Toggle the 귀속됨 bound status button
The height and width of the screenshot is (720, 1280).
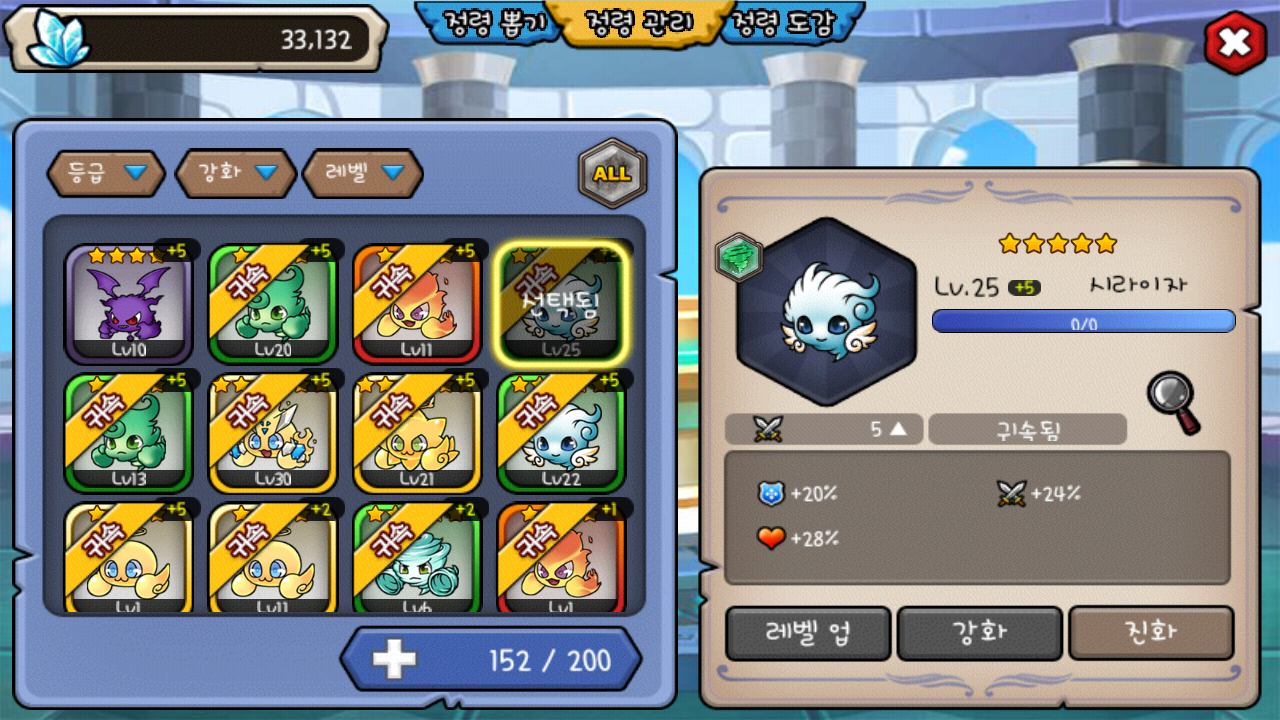(x=1027, y=430)
